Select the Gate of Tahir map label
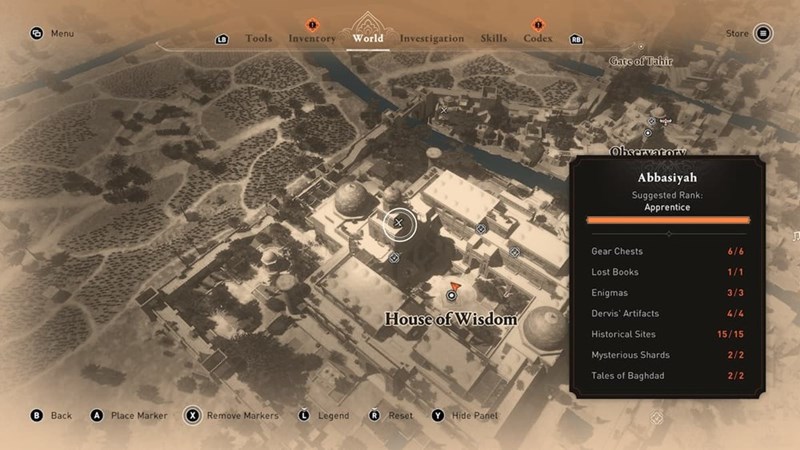The width and height of the screenshot is (800, 450). point(641,62)
